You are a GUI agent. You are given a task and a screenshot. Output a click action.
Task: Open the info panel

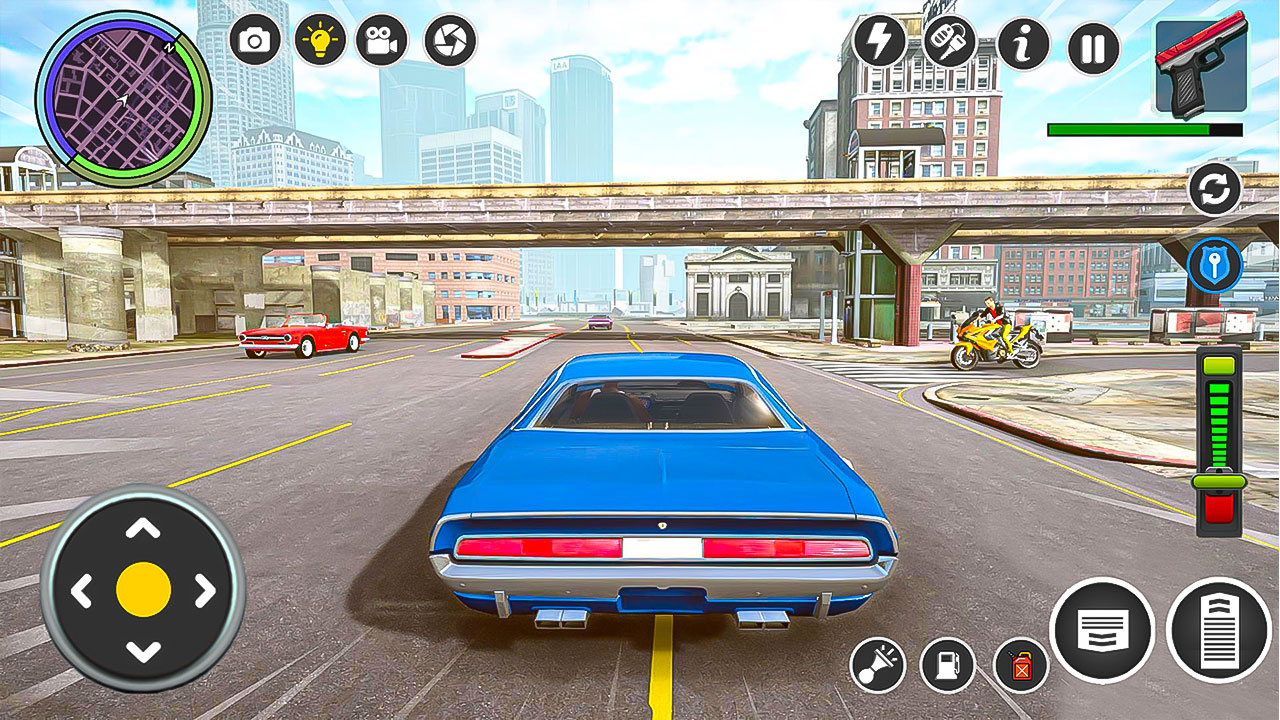[x=1022, y=44]
